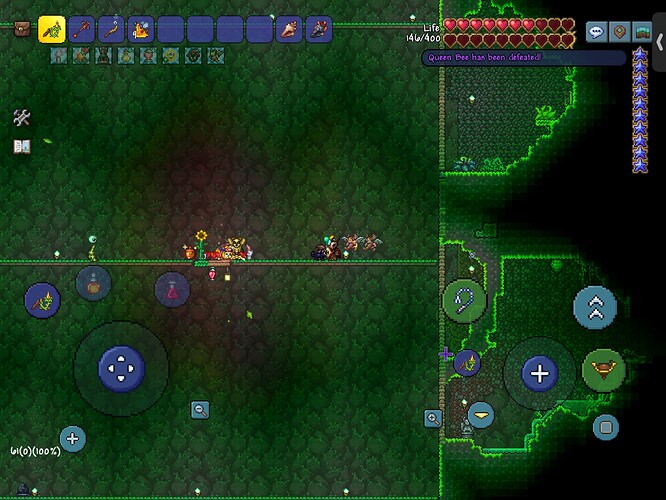Choose the fishing rod hotbar slot

click(113, 30)
